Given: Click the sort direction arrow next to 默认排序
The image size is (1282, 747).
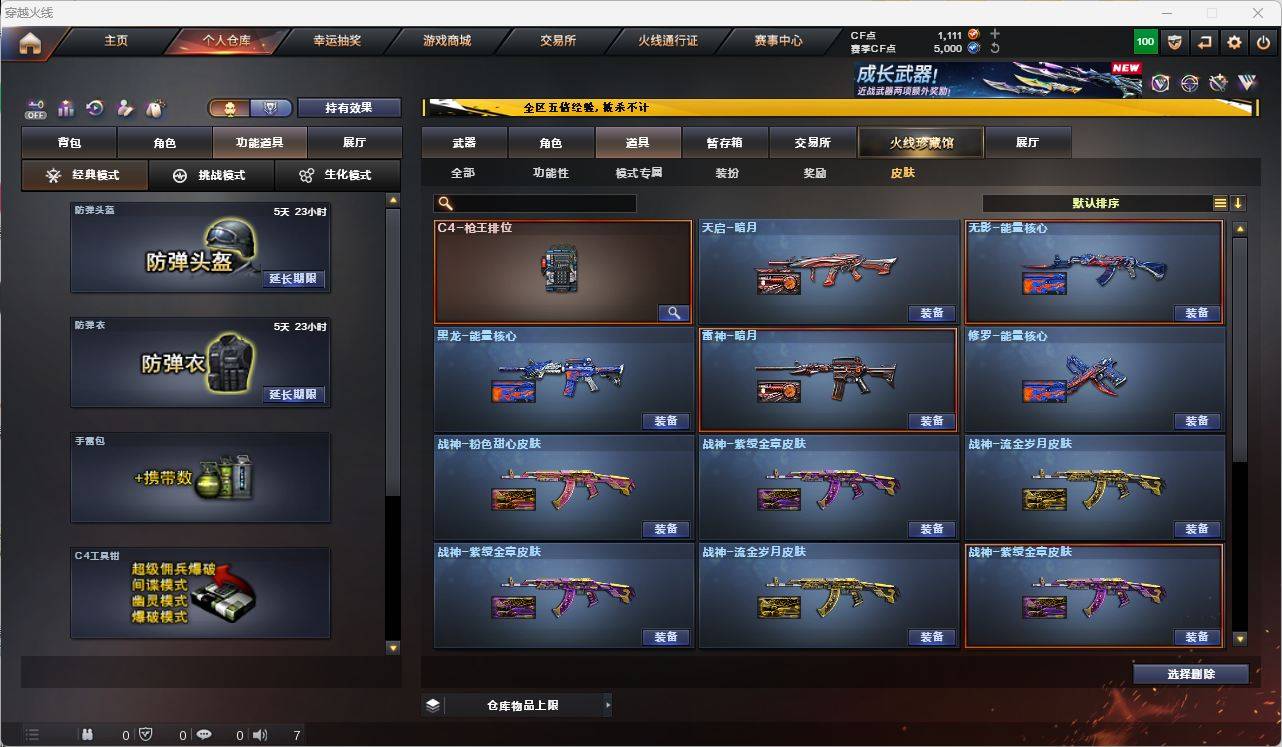Looking at the screenshot, I should point(1239,203).
